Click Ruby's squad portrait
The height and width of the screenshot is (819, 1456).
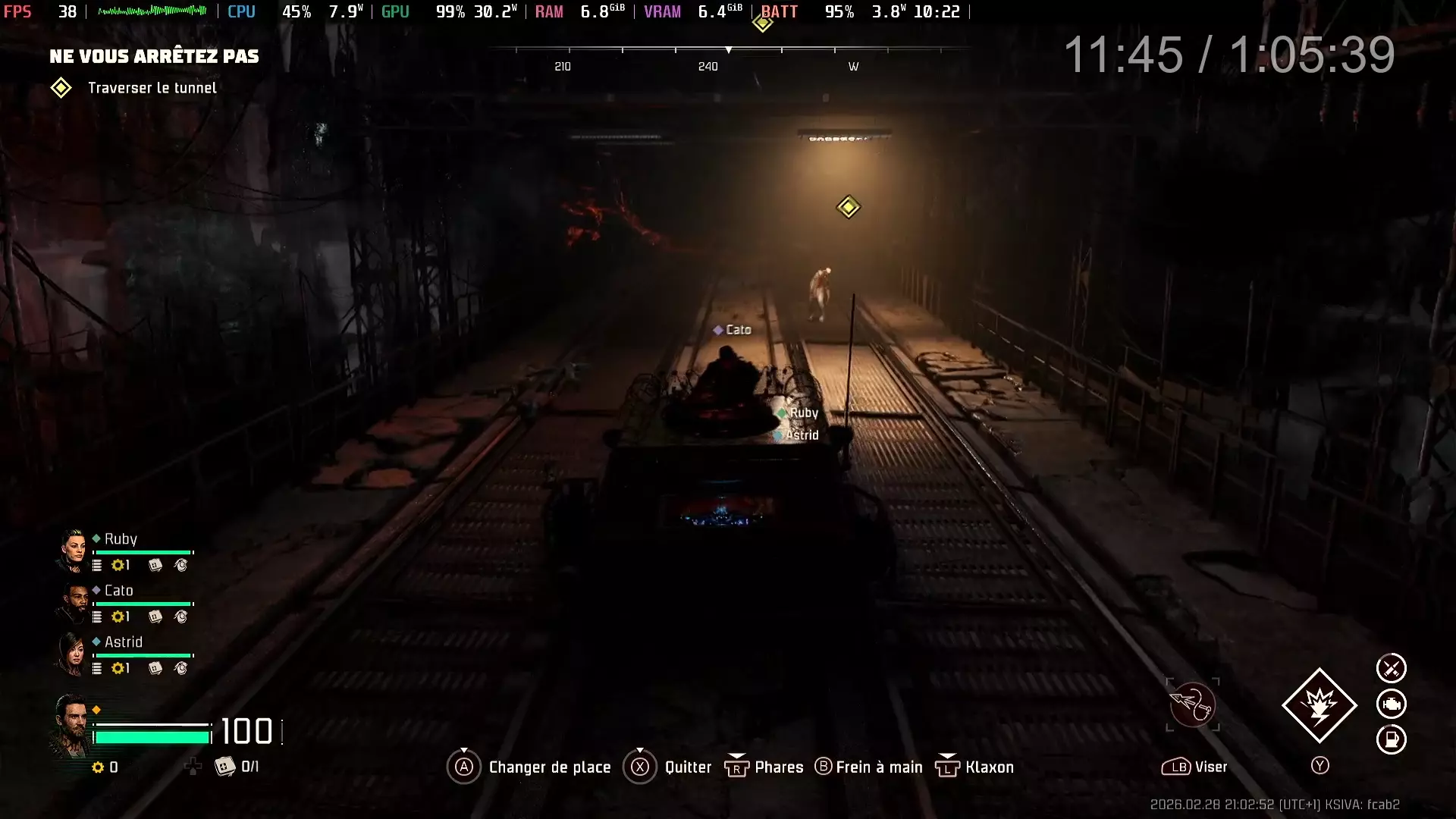(x=73, y=551)
